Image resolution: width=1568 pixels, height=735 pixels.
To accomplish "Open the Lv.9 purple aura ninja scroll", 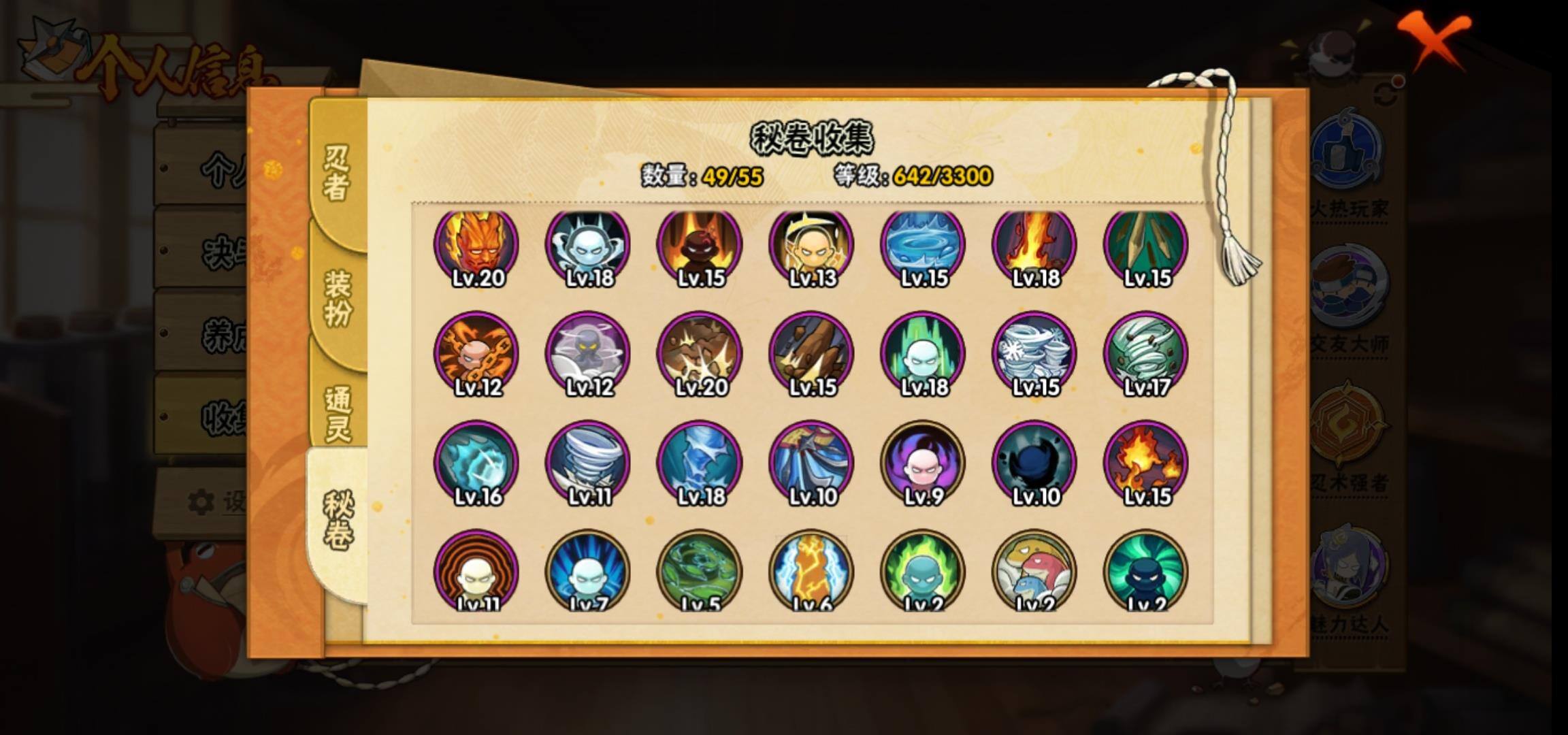I will pos(923,463).
